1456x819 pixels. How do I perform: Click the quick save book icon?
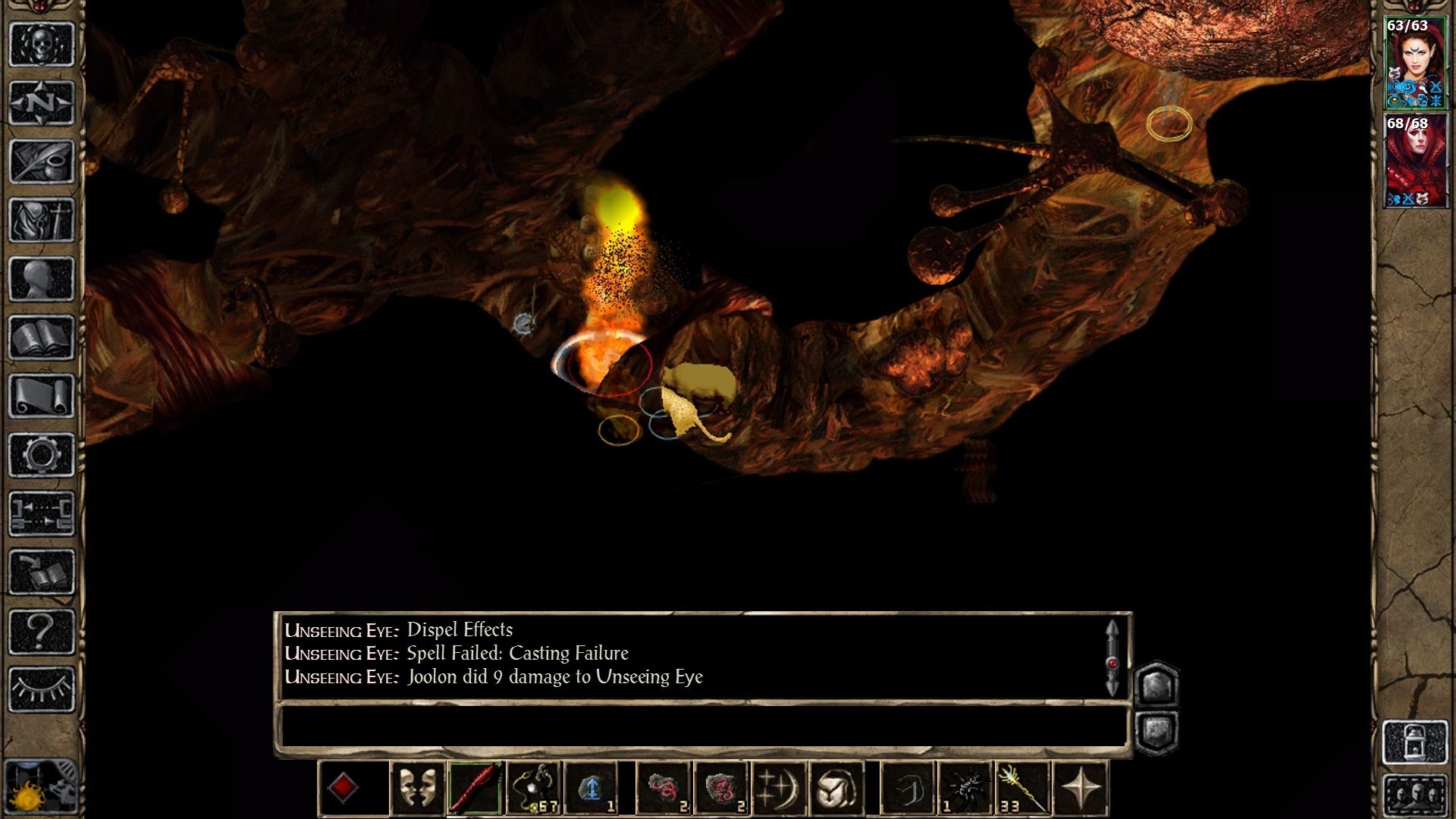(x=42, y=573)
